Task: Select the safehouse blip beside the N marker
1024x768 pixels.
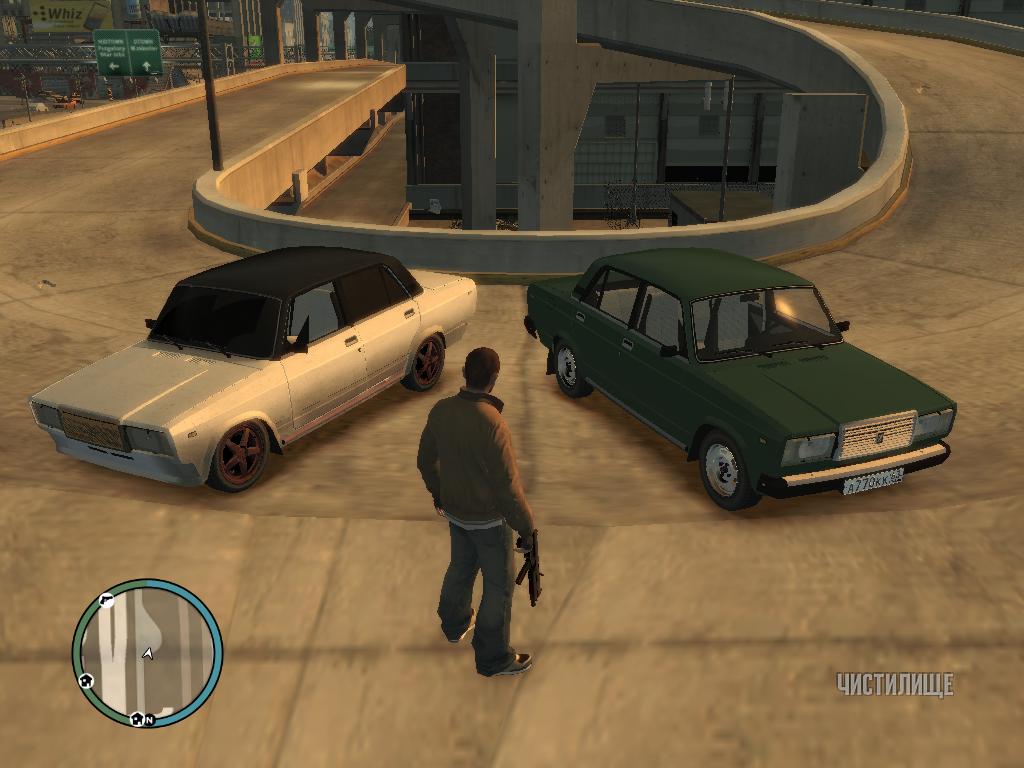Action: [x=135, y=718]
